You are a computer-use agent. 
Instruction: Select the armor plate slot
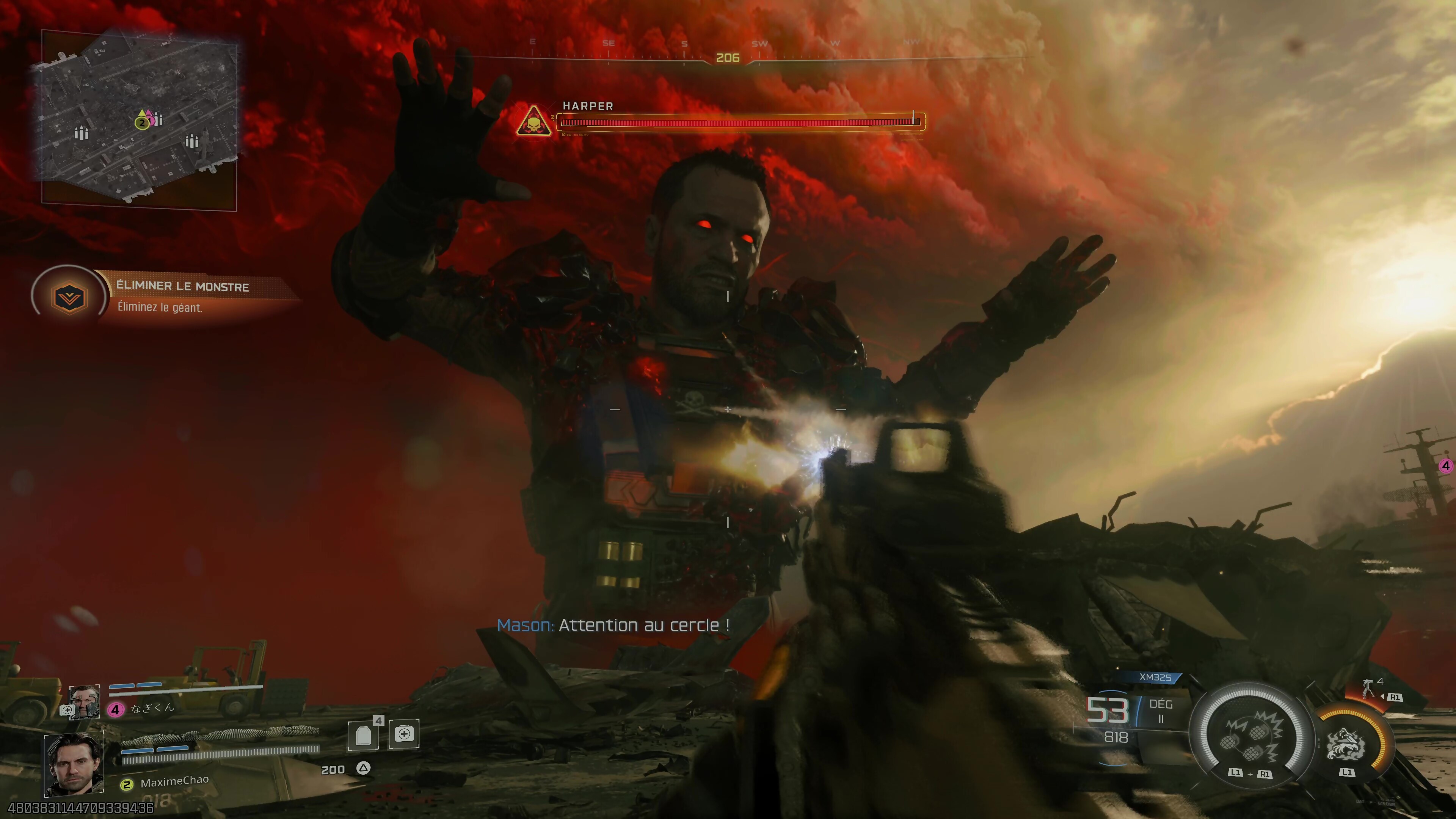tap(363, 735)
